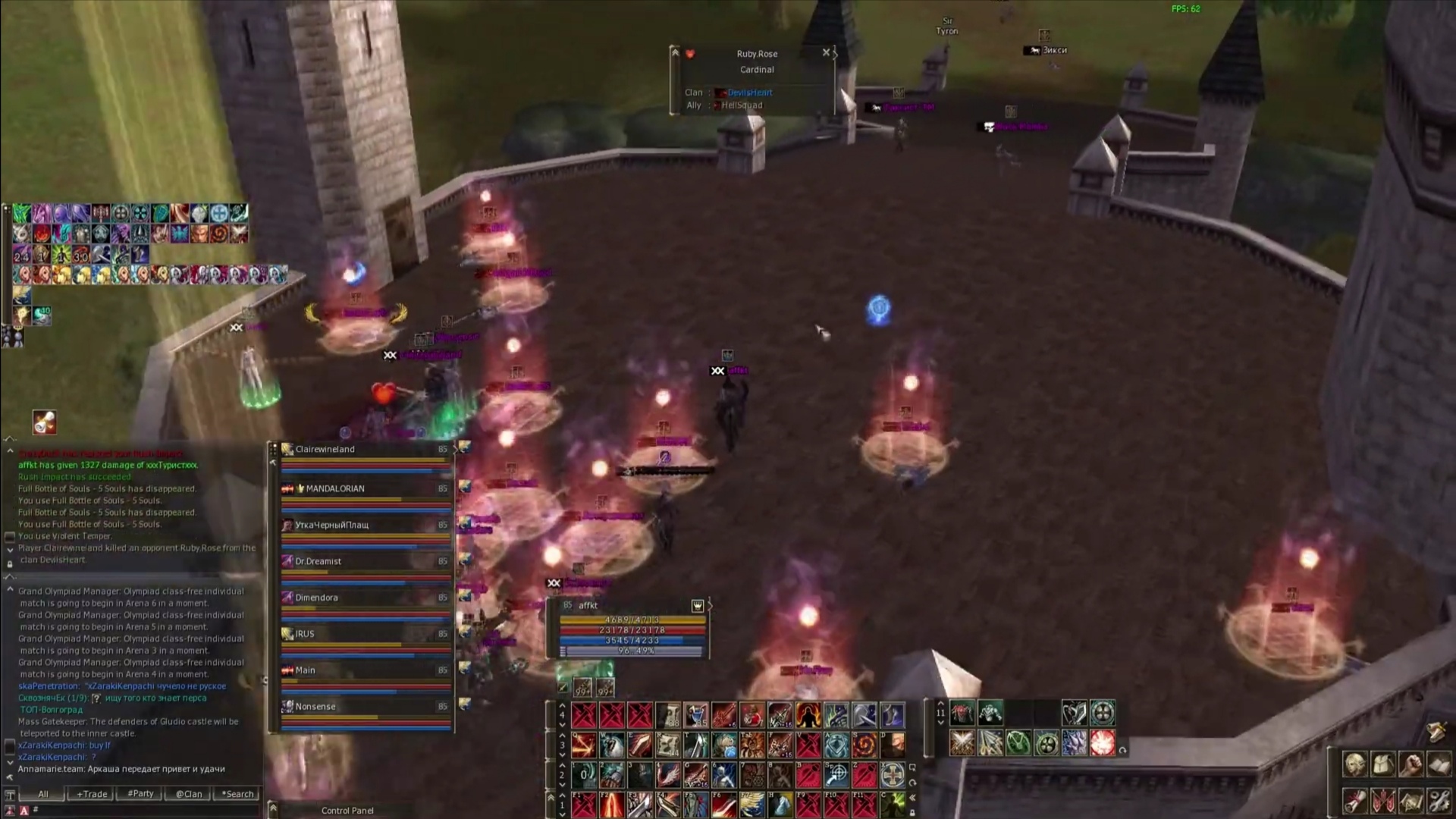Open the Character status head icon

pos(1354,764)
